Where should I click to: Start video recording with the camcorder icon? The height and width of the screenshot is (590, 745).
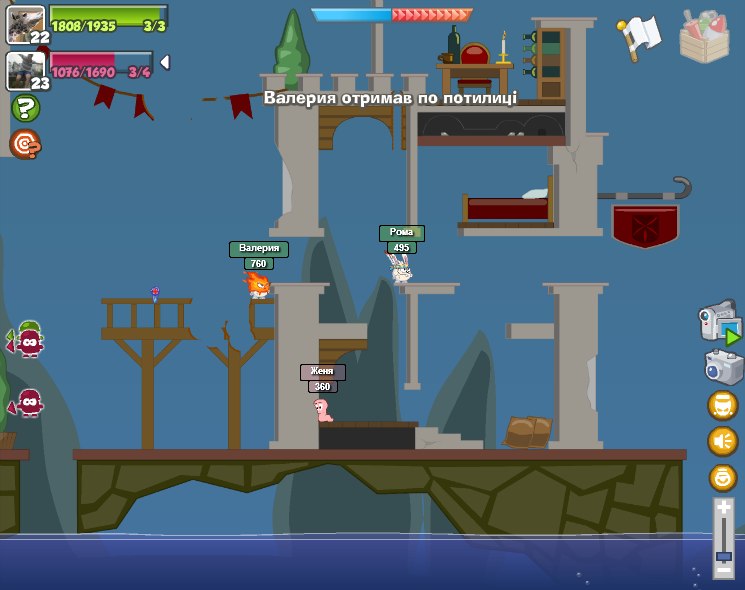(718, 323)
